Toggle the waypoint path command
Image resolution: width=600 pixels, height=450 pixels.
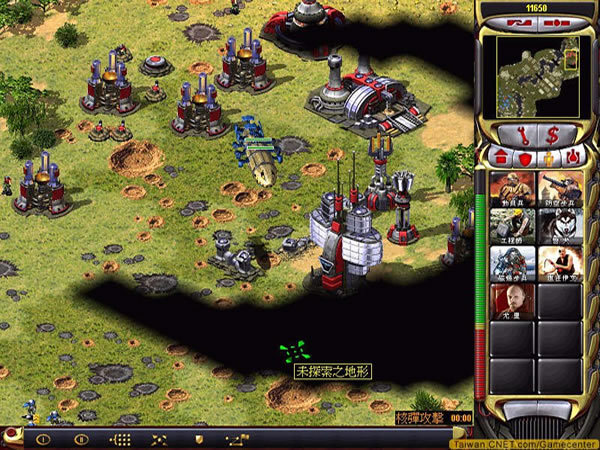click(237, 439)
